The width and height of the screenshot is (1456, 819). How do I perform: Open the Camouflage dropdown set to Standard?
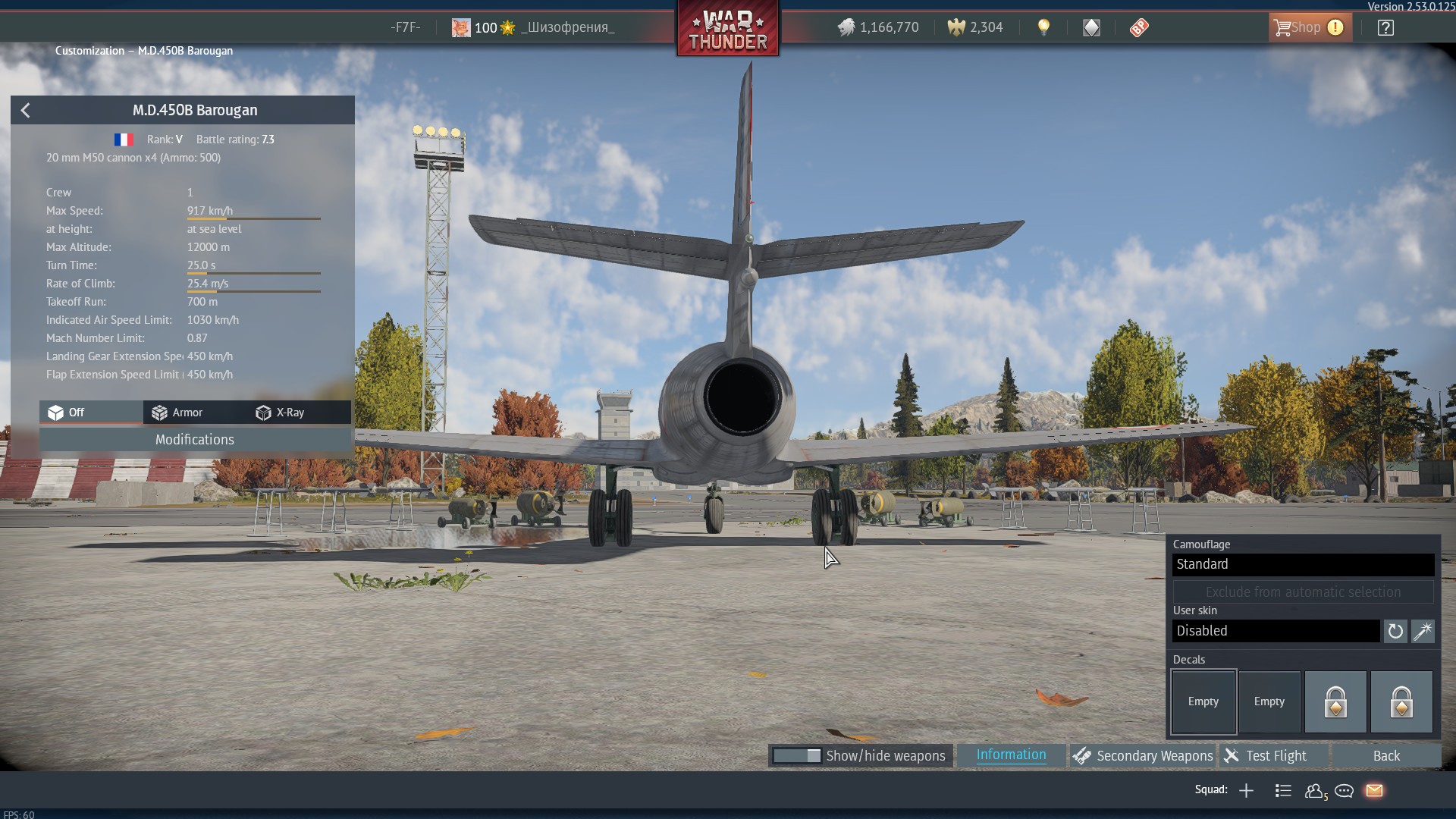[1303, 564]
